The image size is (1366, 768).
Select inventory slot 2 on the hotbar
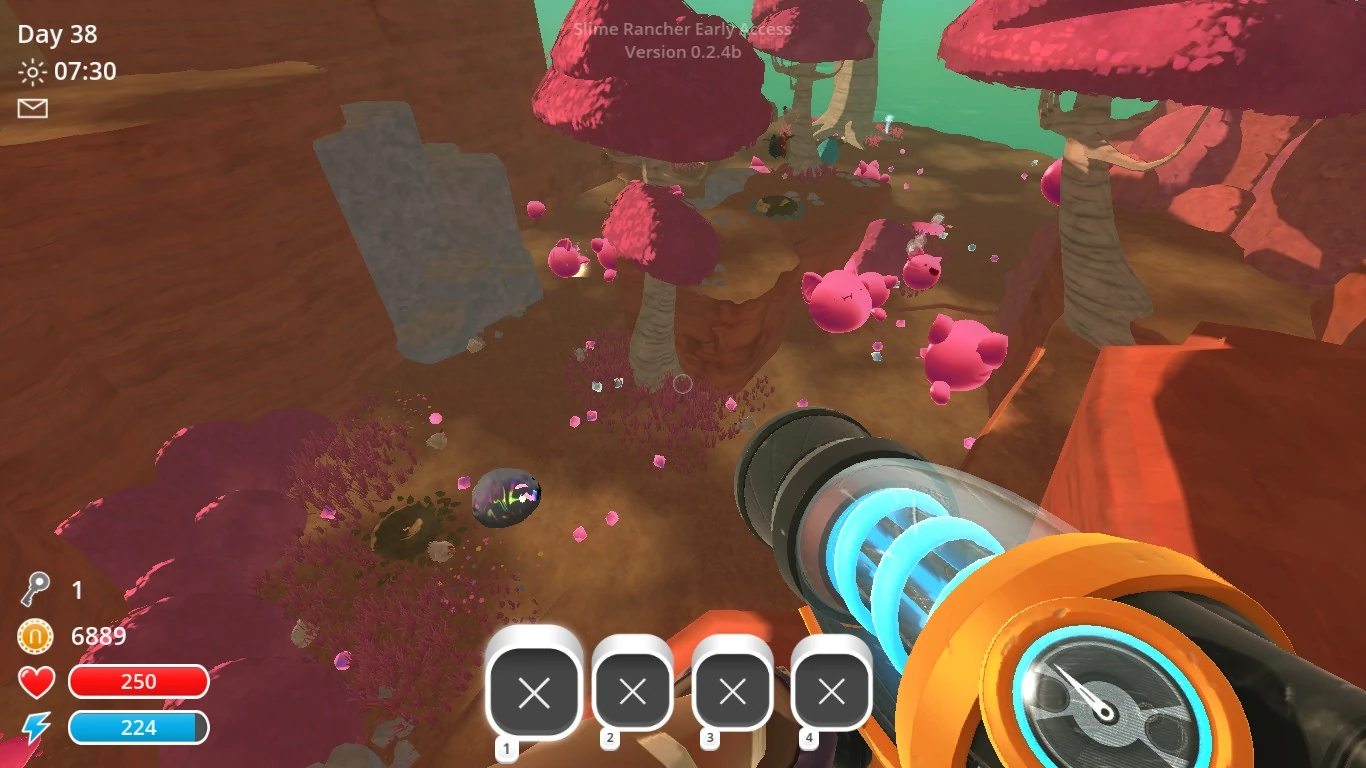pos(632,689)
